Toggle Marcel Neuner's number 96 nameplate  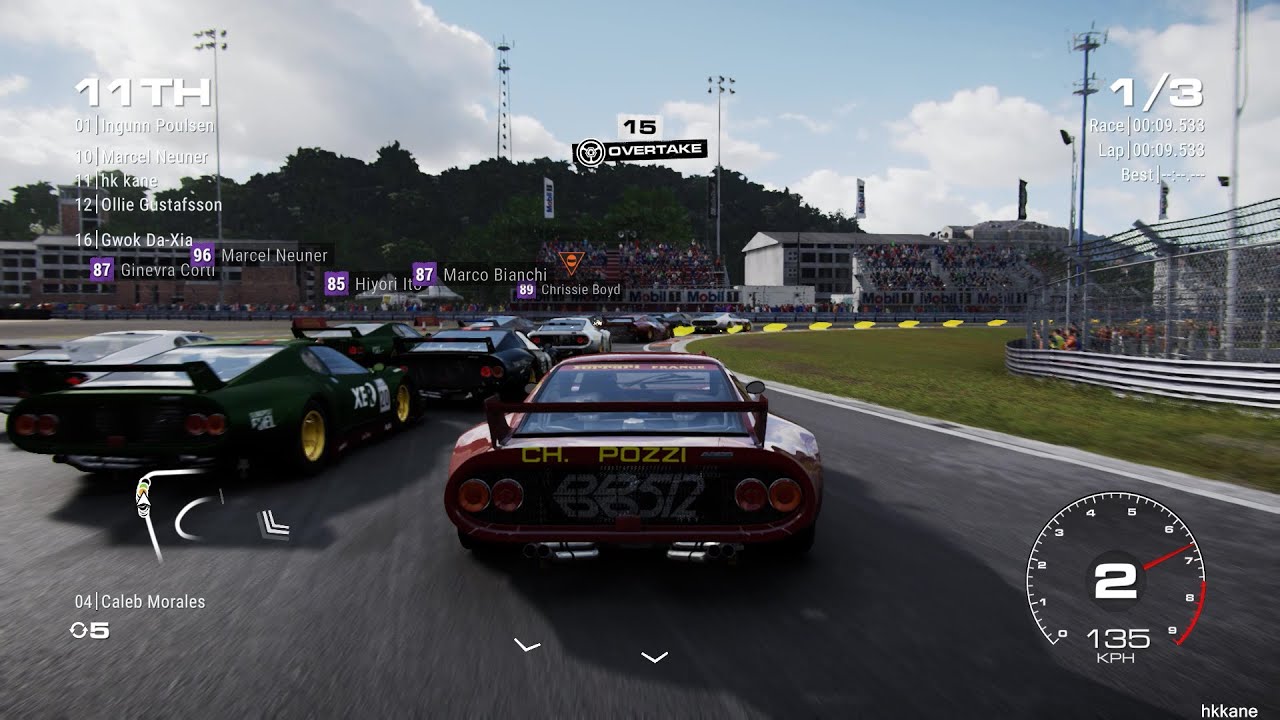click(260, 255)
